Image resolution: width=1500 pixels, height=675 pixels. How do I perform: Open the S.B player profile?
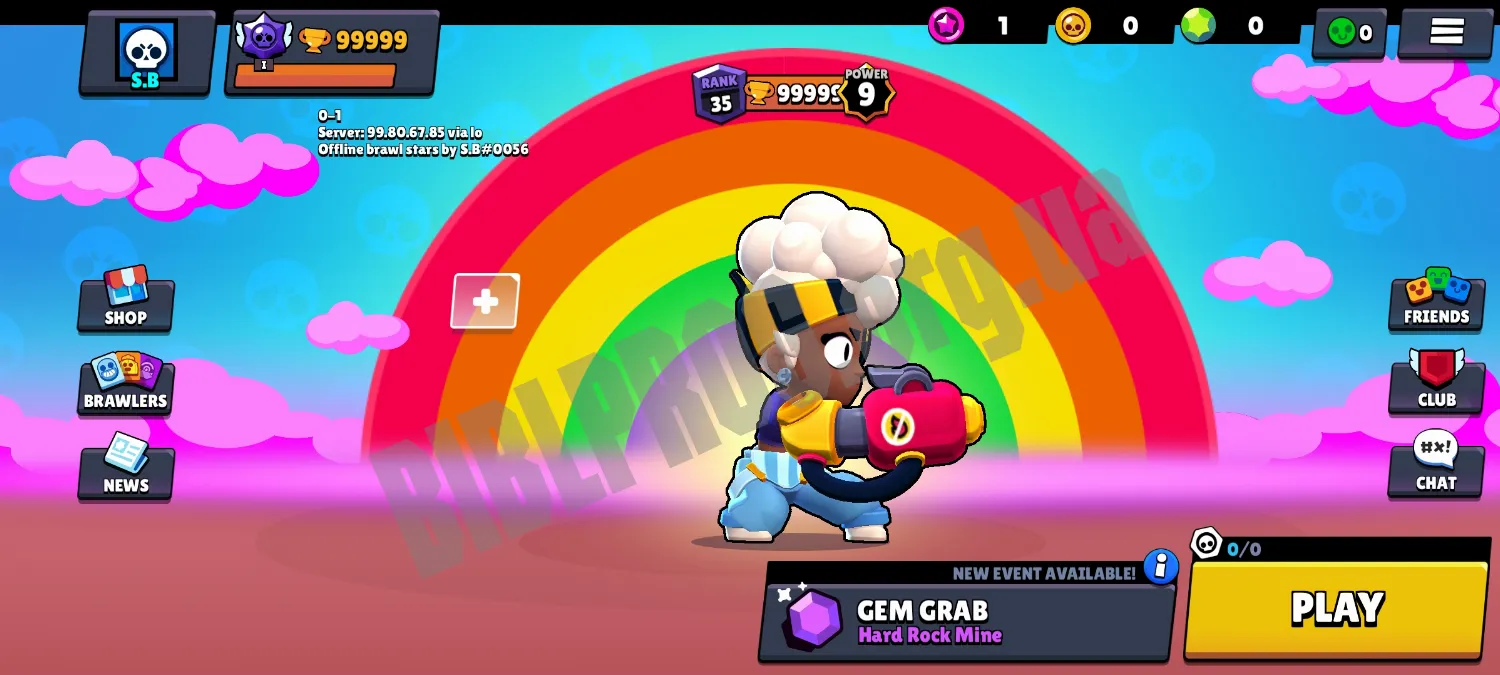146,53
